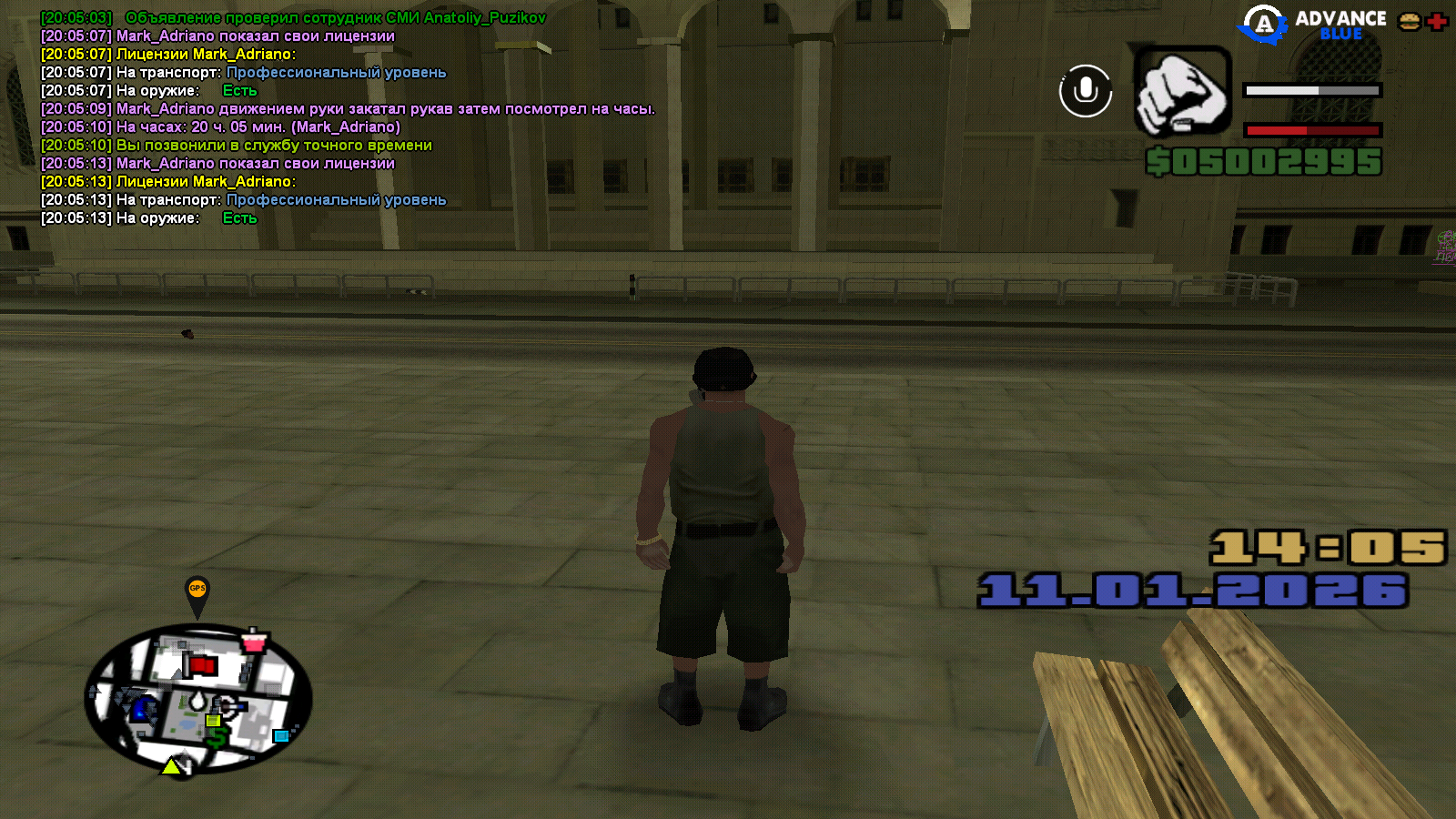
Task: Click the Advance Blue server logo
Action: click(x=1311, y=25)
